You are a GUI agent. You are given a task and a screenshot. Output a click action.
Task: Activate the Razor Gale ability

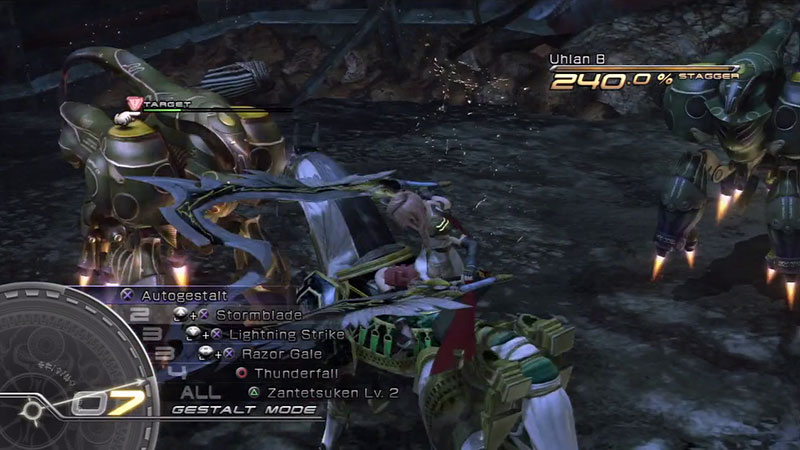272,353
